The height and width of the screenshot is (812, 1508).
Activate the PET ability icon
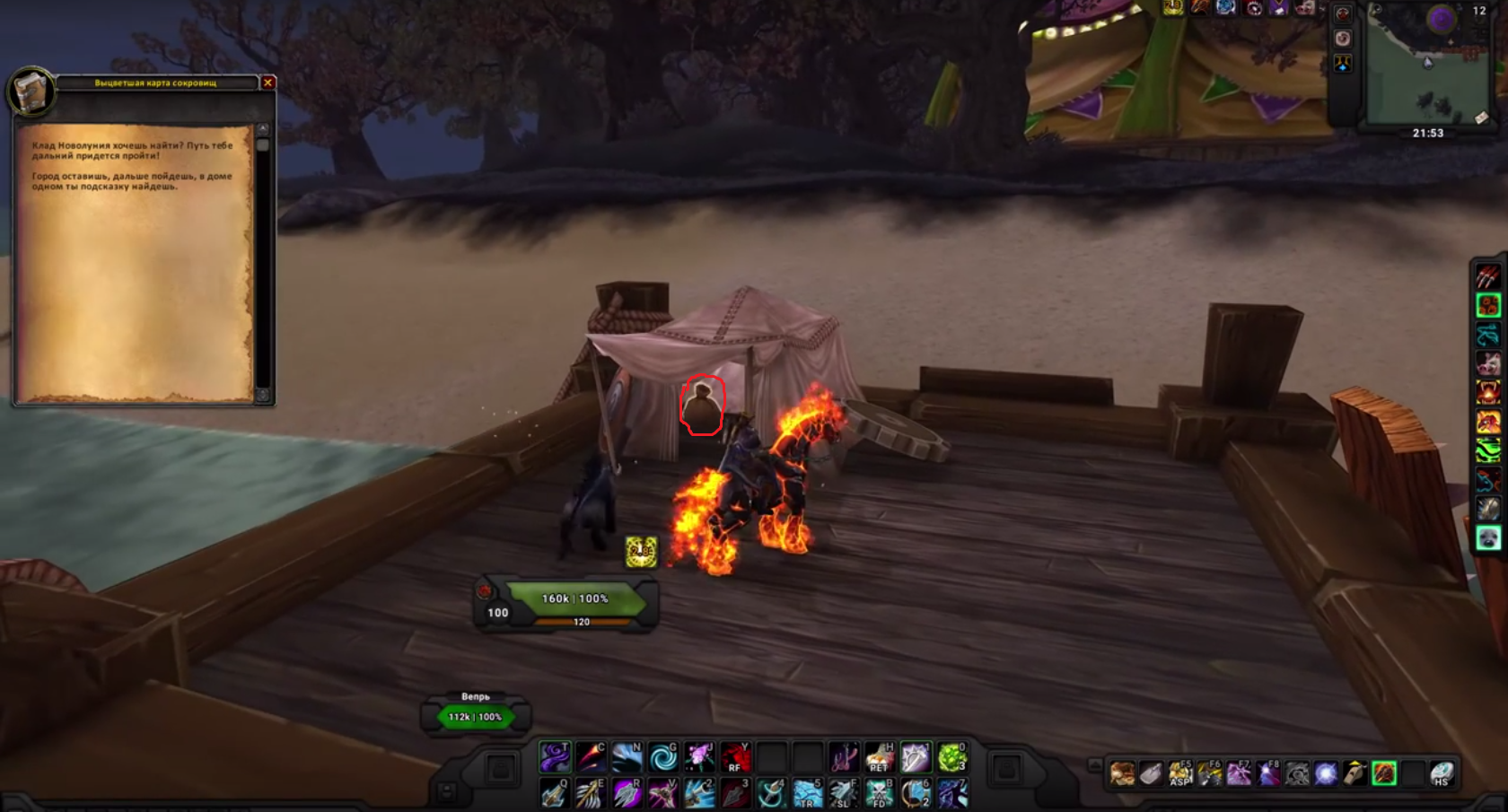tap(880, 757)
